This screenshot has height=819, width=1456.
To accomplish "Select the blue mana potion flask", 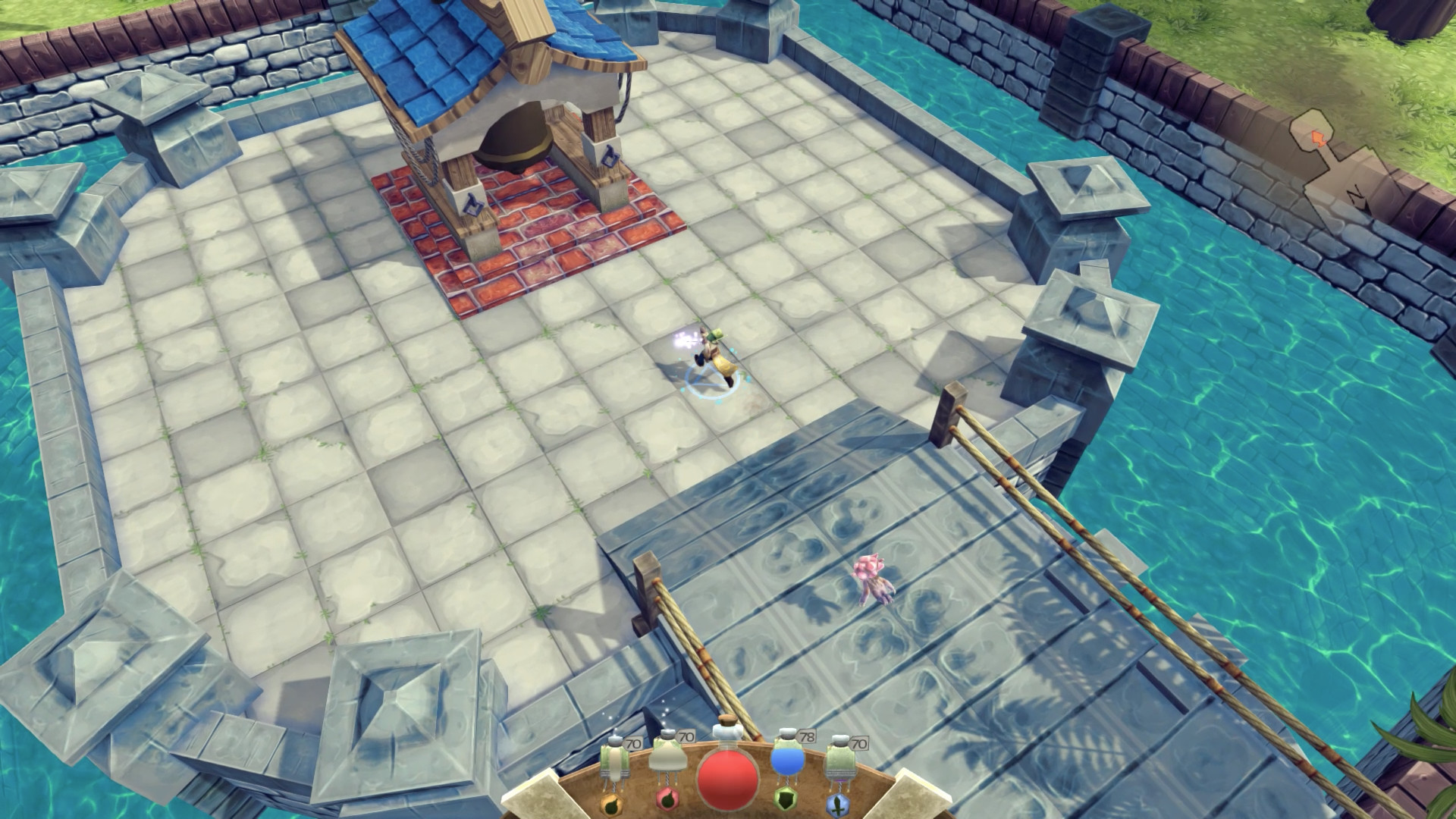I will tap(787, 761).
